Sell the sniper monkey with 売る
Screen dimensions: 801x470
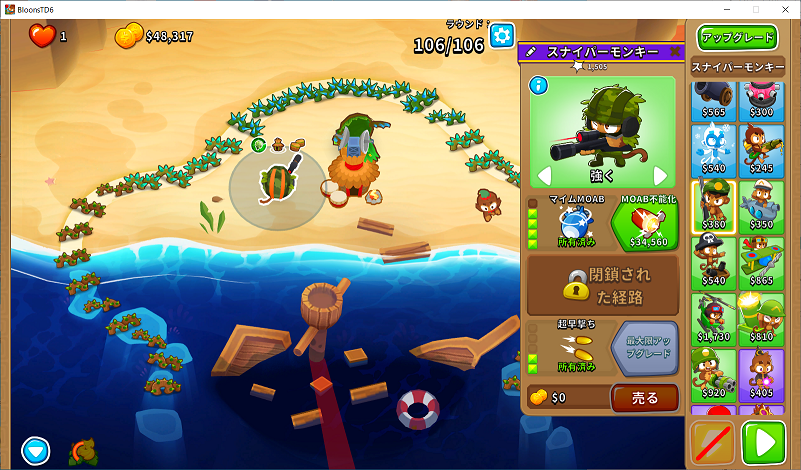pos(644,397)
